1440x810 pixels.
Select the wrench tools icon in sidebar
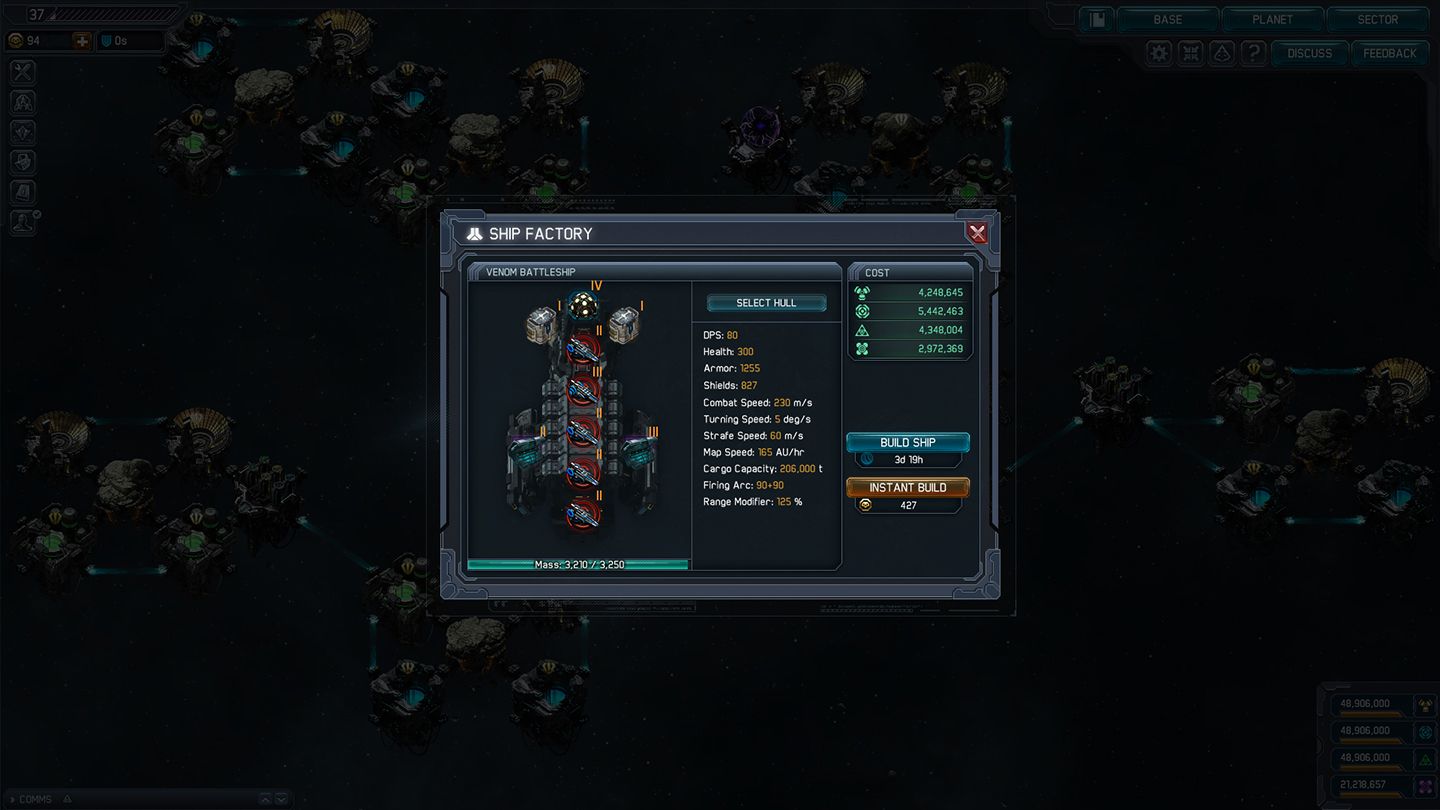click(22, 71)
